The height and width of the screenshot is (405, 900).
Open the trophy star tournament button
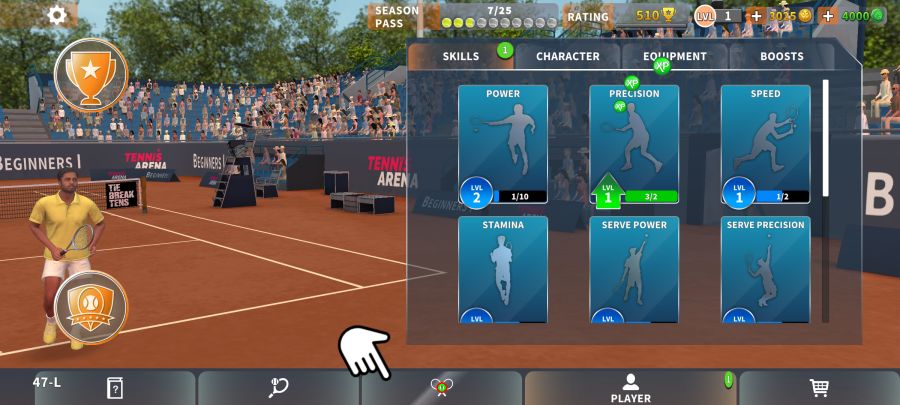(90, 75)
